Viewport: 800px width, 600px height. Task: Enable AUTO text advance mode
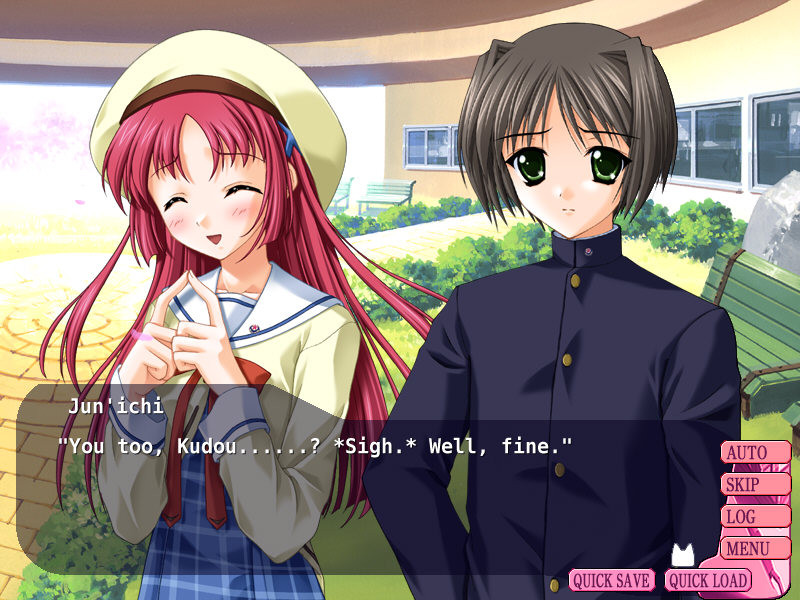tap(755, 453)
